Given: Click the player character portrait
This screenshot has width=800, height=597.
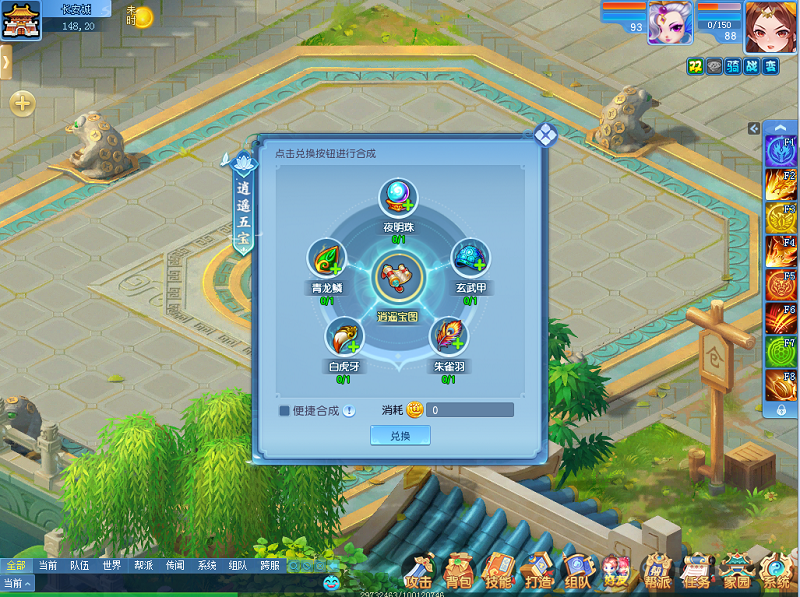Looking at the screenshot, I should coord(770,25).
